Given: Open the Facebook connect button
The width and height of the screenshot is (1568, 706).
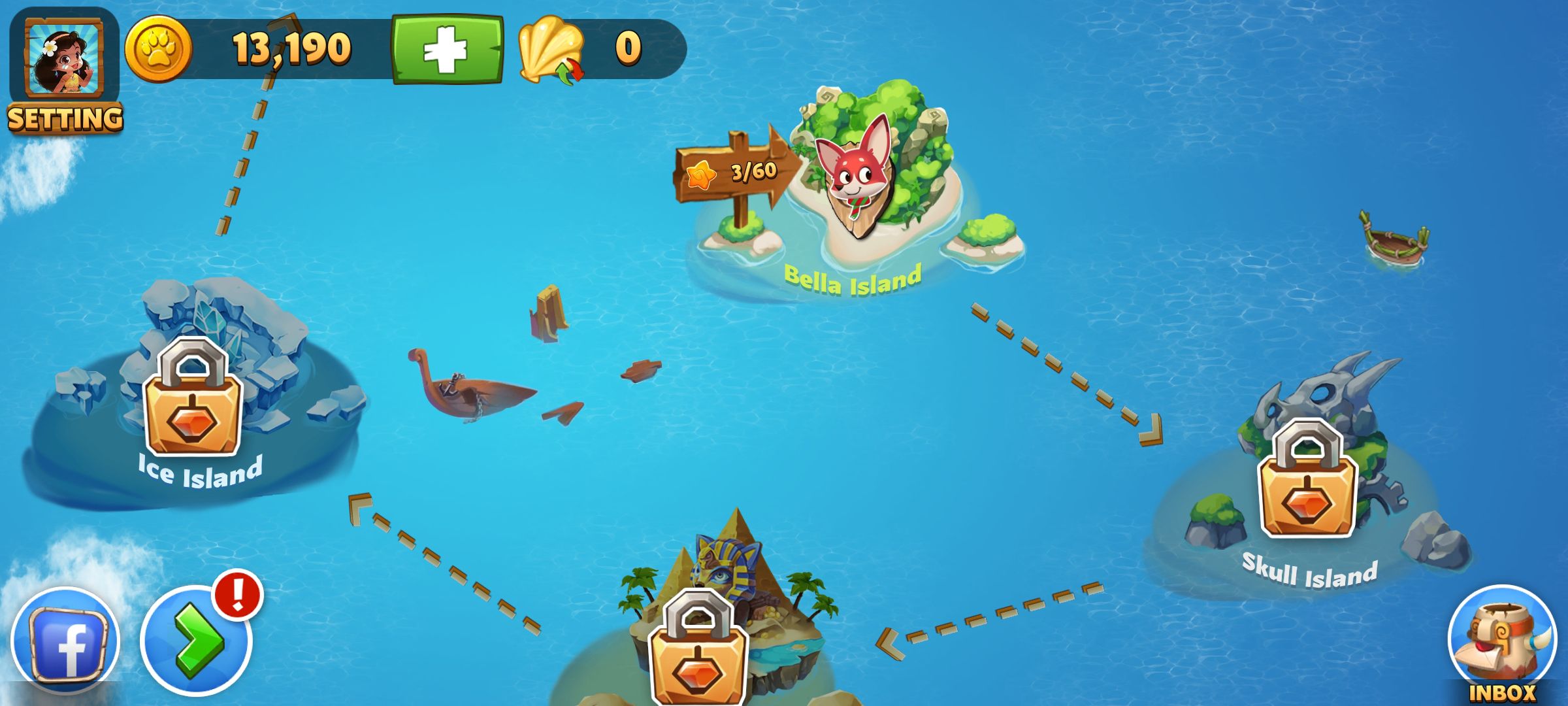Looking at the screenshot, I should pyautogui.click(x=65, y=642).
